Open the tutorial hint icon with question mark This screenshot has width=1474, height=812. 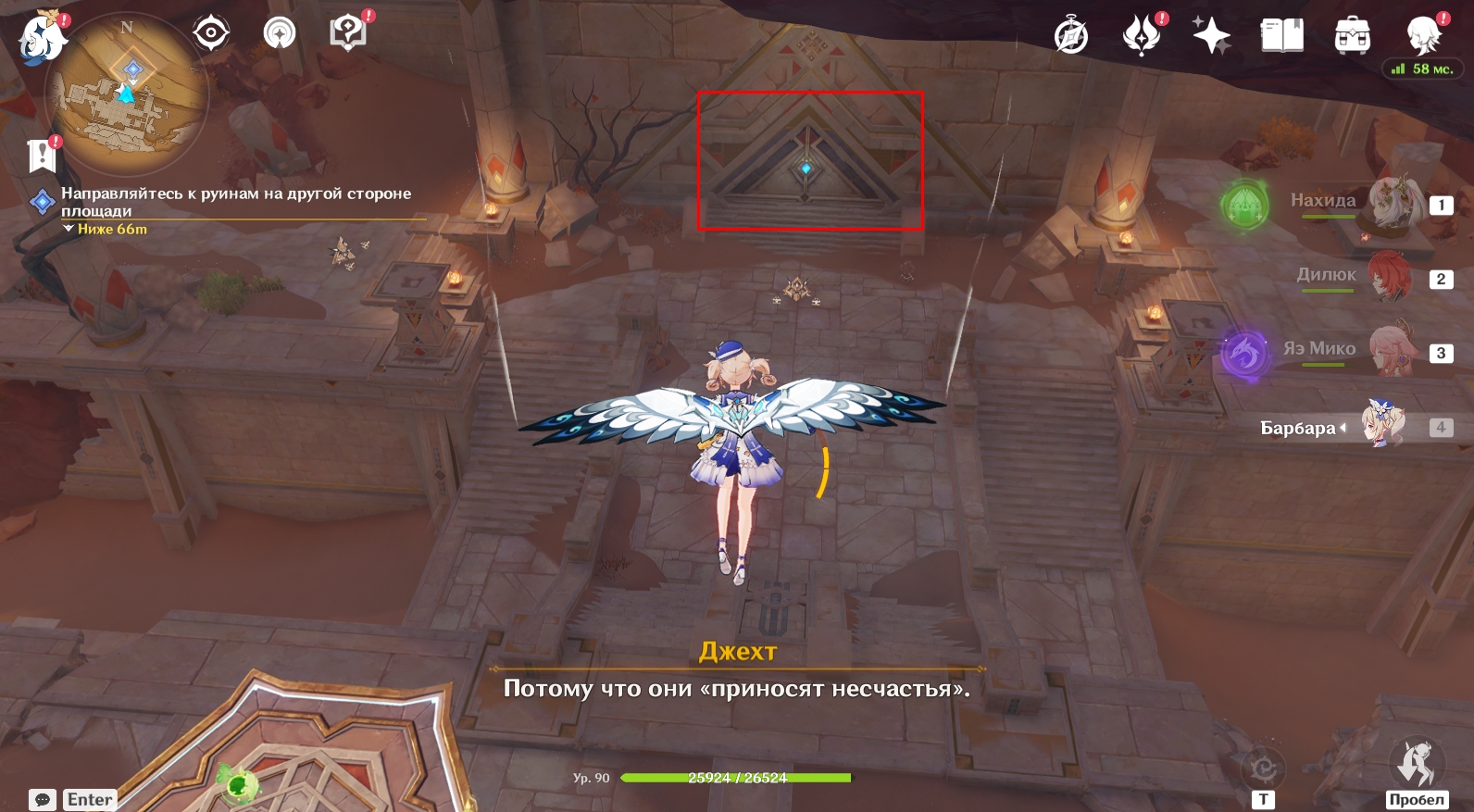point(348,33)
